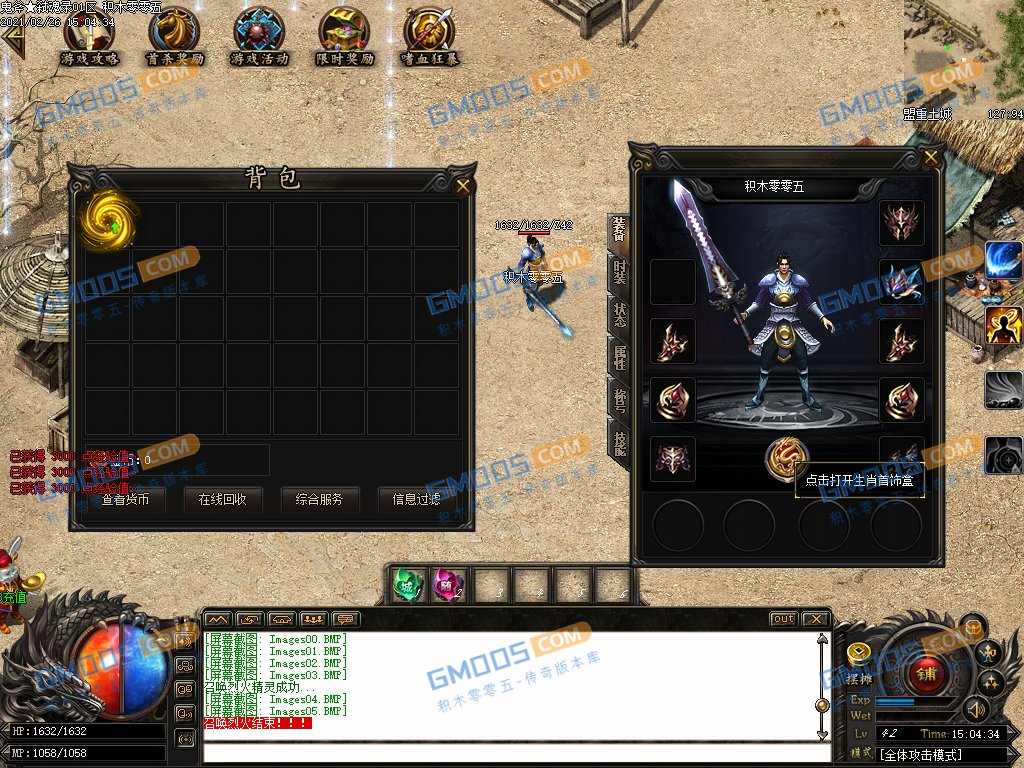Screen dimensions: 1024x768
Task: Activate the 嗜血狂暴 berserk icon
Action: [x=430, y=34]
